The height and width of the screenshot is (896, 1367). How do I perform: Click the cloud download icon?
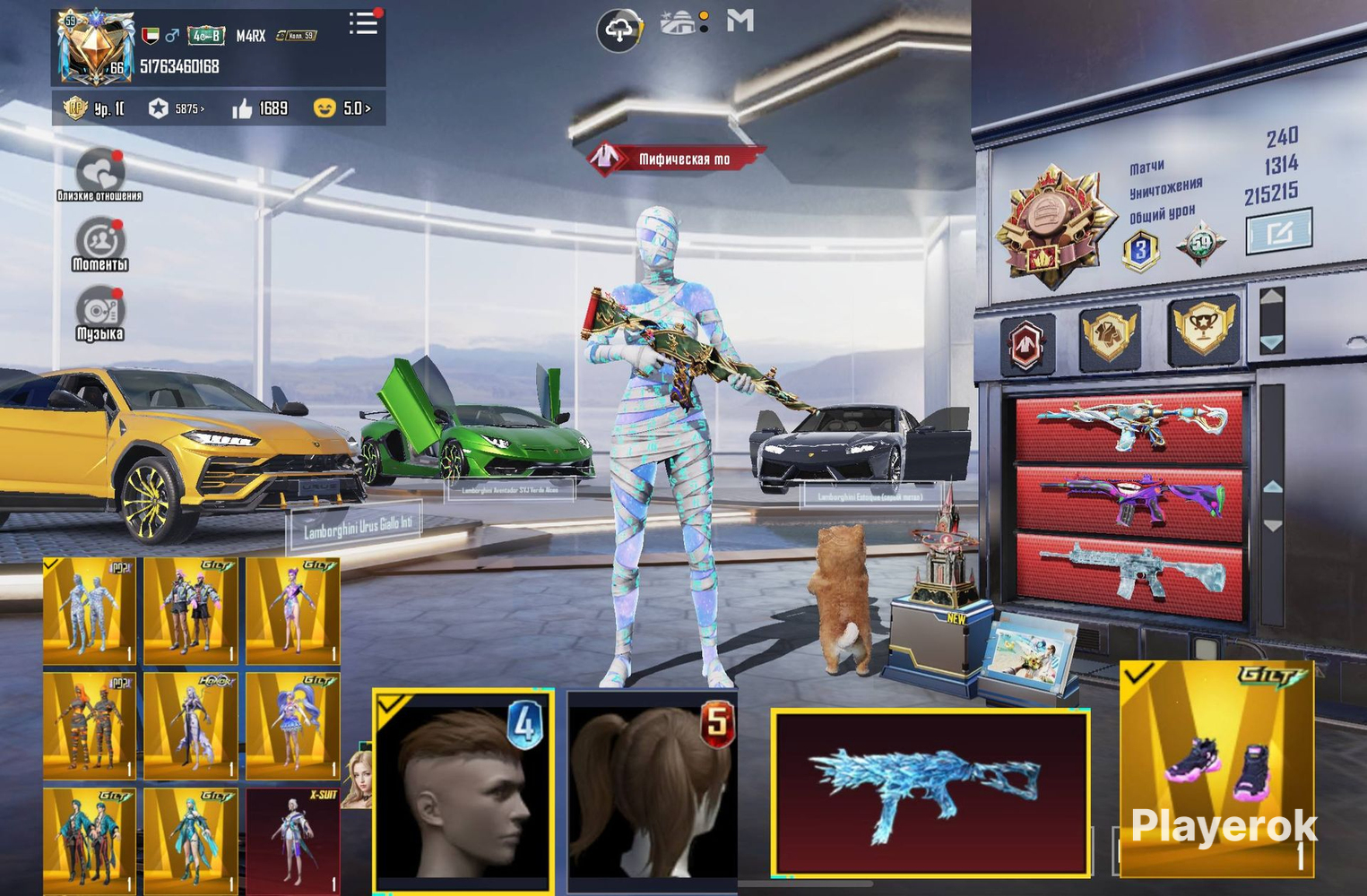619,30
